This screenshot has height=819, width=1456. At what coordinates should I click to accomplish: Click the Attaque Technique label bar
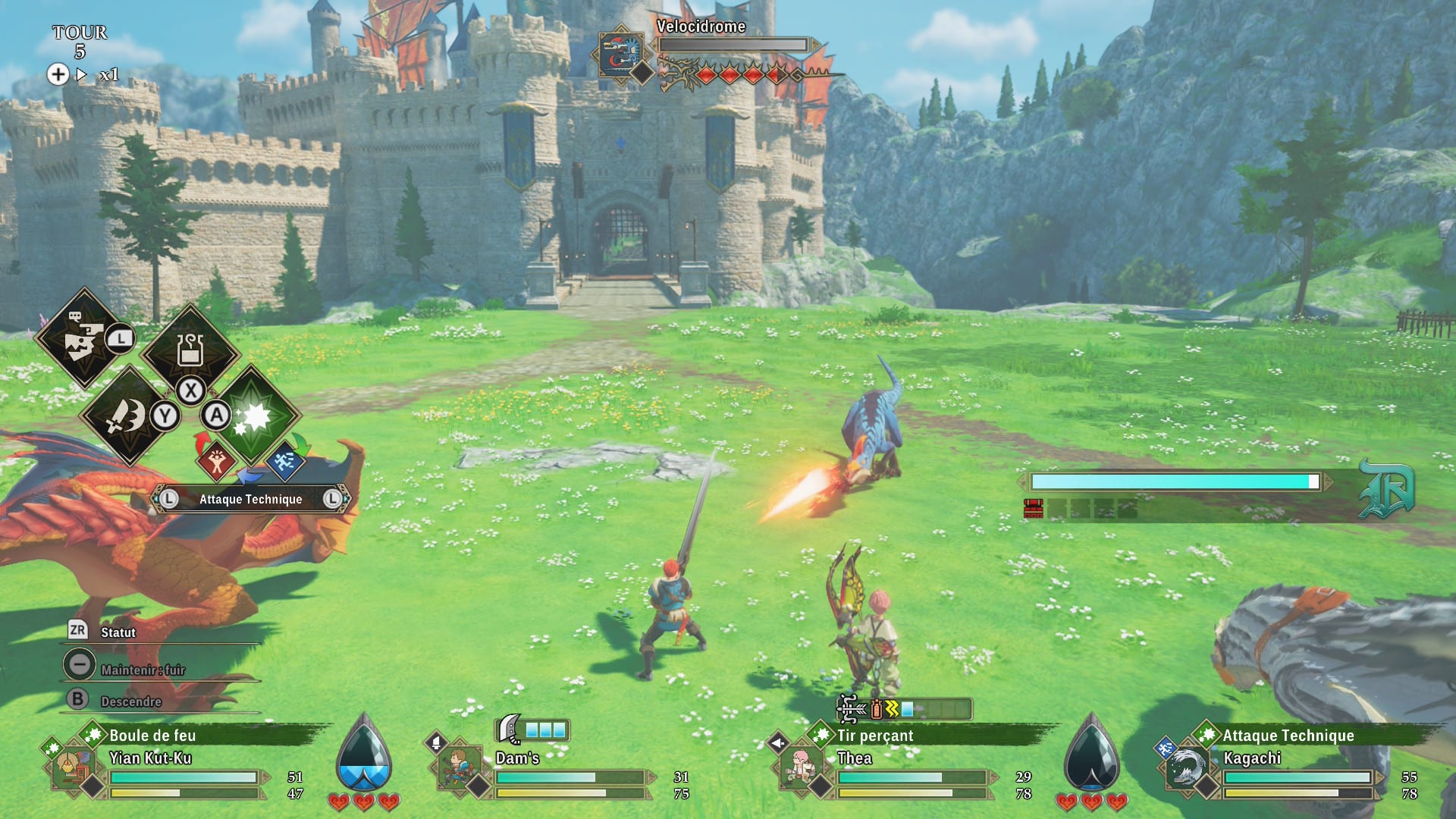(x=250, y=499)
